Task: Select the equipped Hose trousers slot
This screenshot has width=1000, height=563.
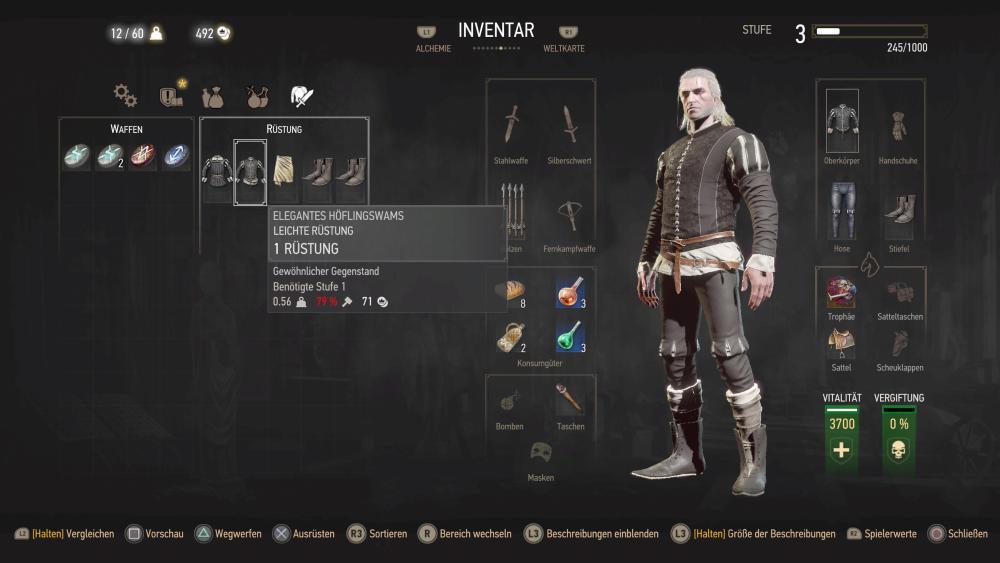Action: [842, 210]
